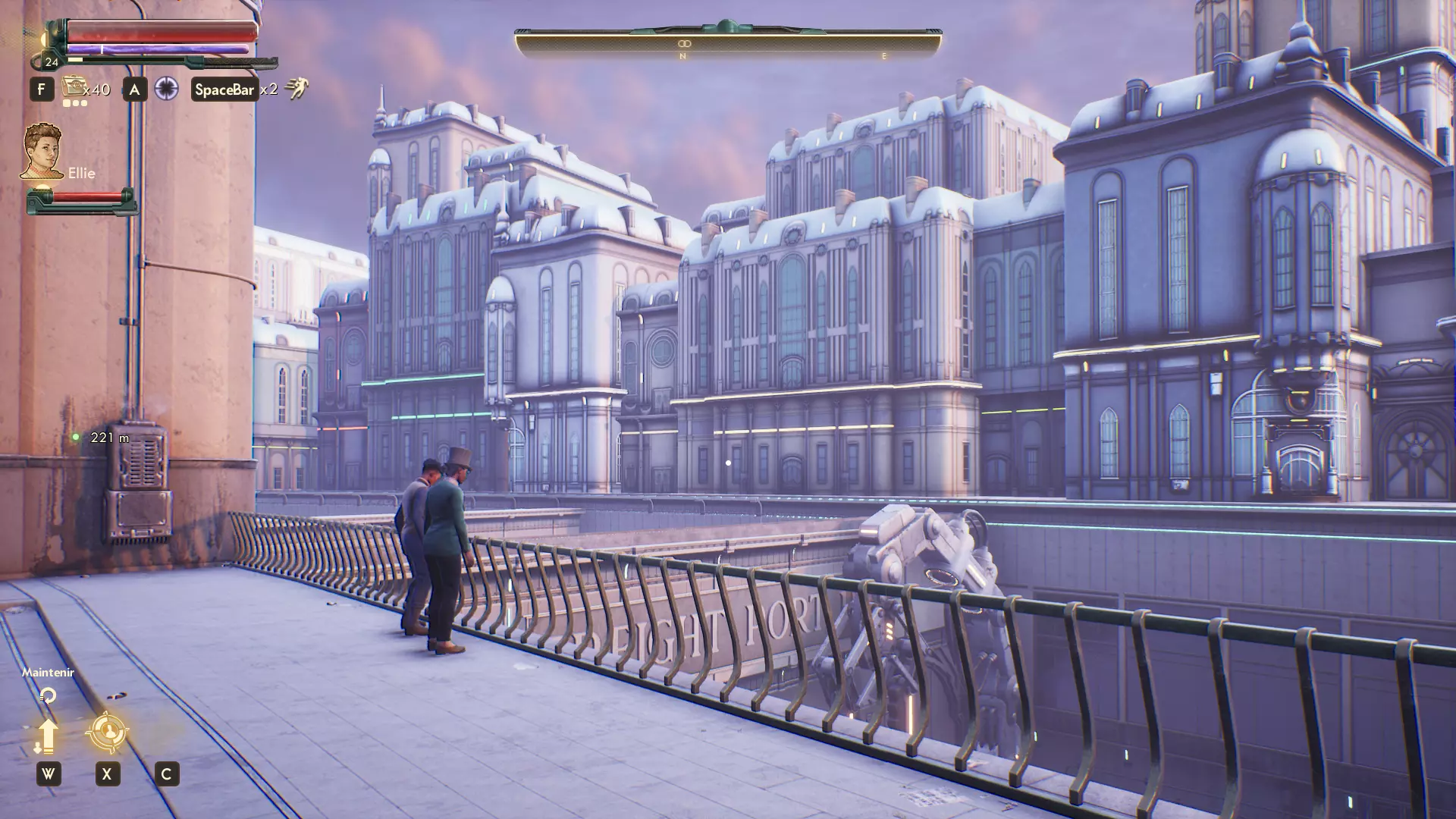Click the compass bar at top

pos(728,43)
